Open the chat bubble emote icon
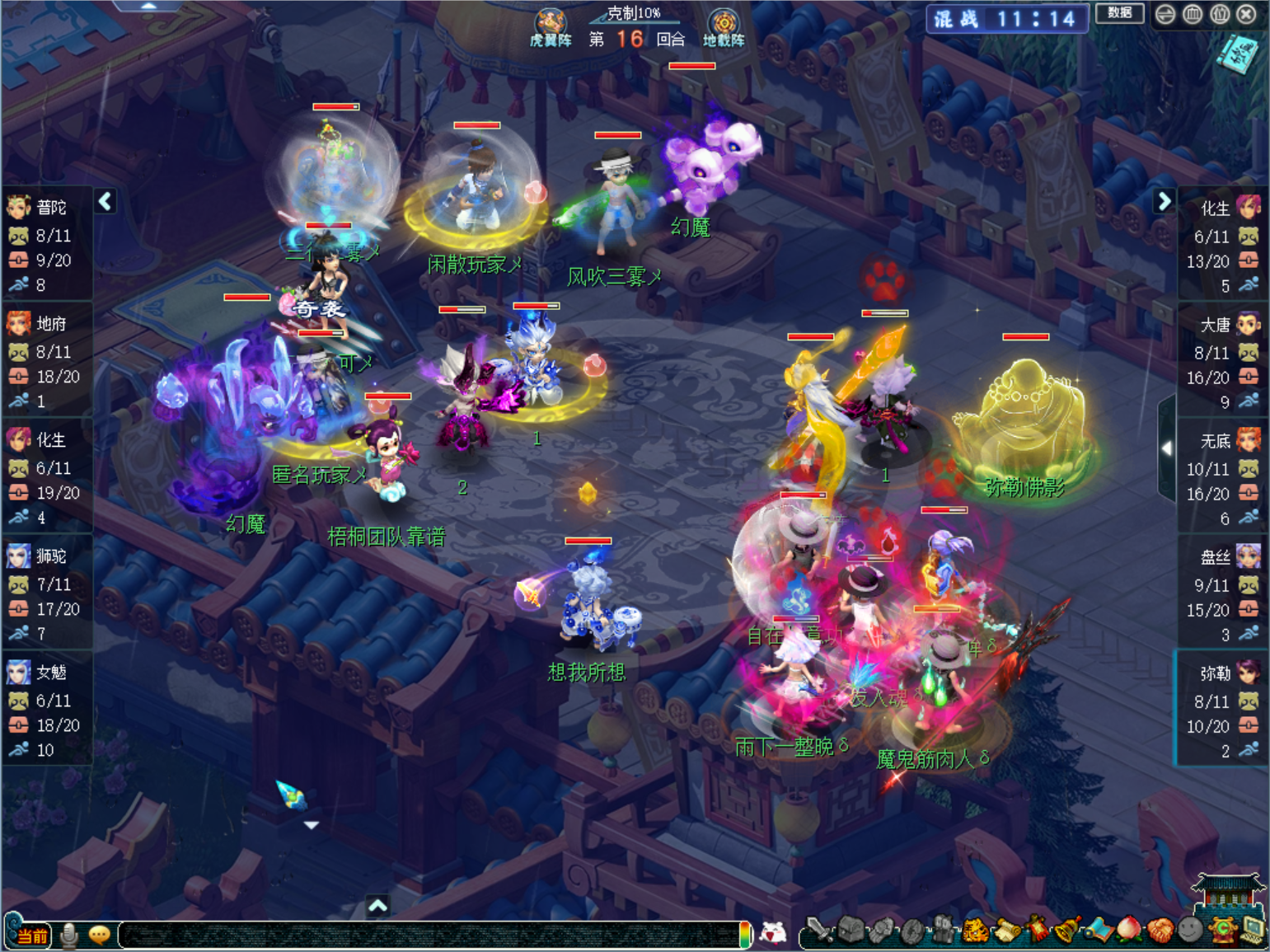Viewport: 1270px width, 952px height. pyautogui.click(x=100, y=935)
